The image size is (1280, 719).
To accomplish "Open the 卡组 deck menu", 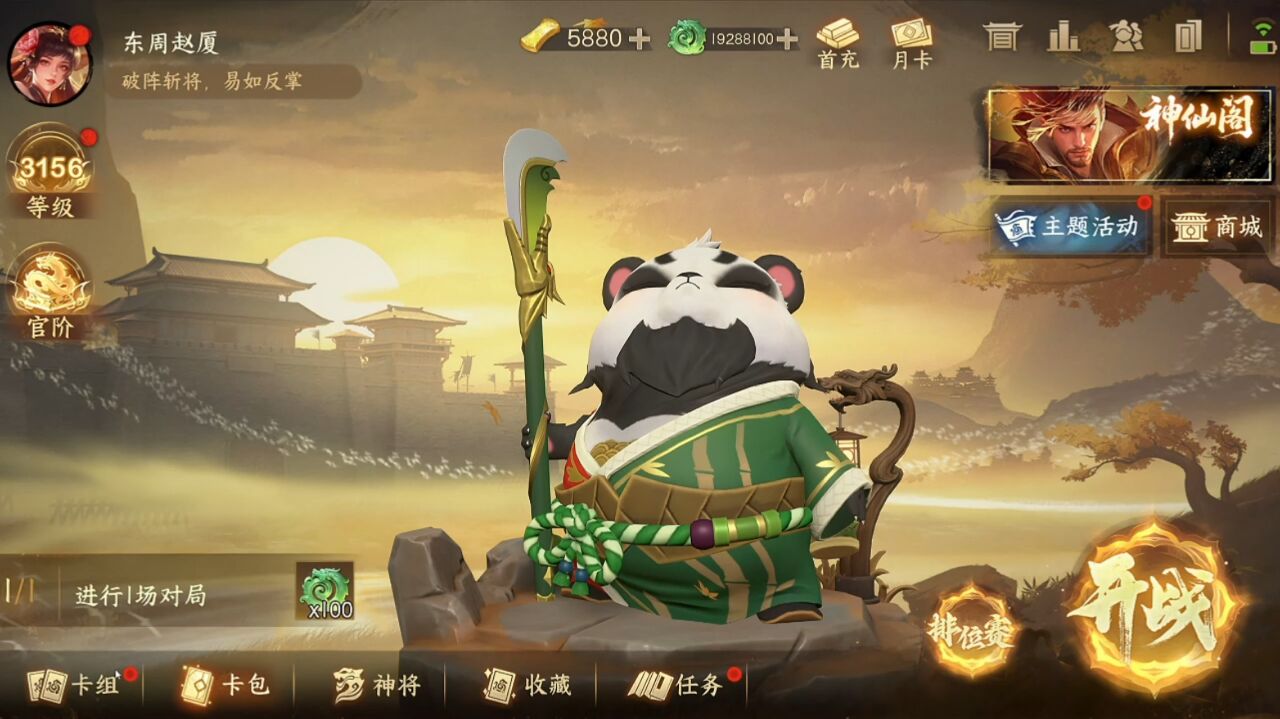I will [x=76, y=685].
